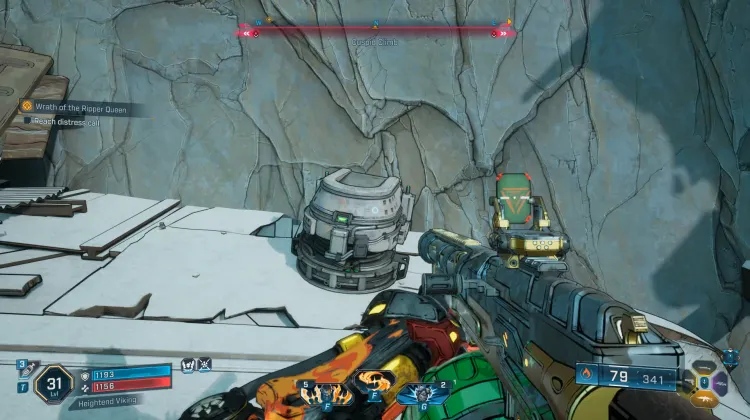Viewport: 750px width, 420px height.
Task: Select the Wrath of the Ripper Queen quest tracker
Action: point(77,108)
